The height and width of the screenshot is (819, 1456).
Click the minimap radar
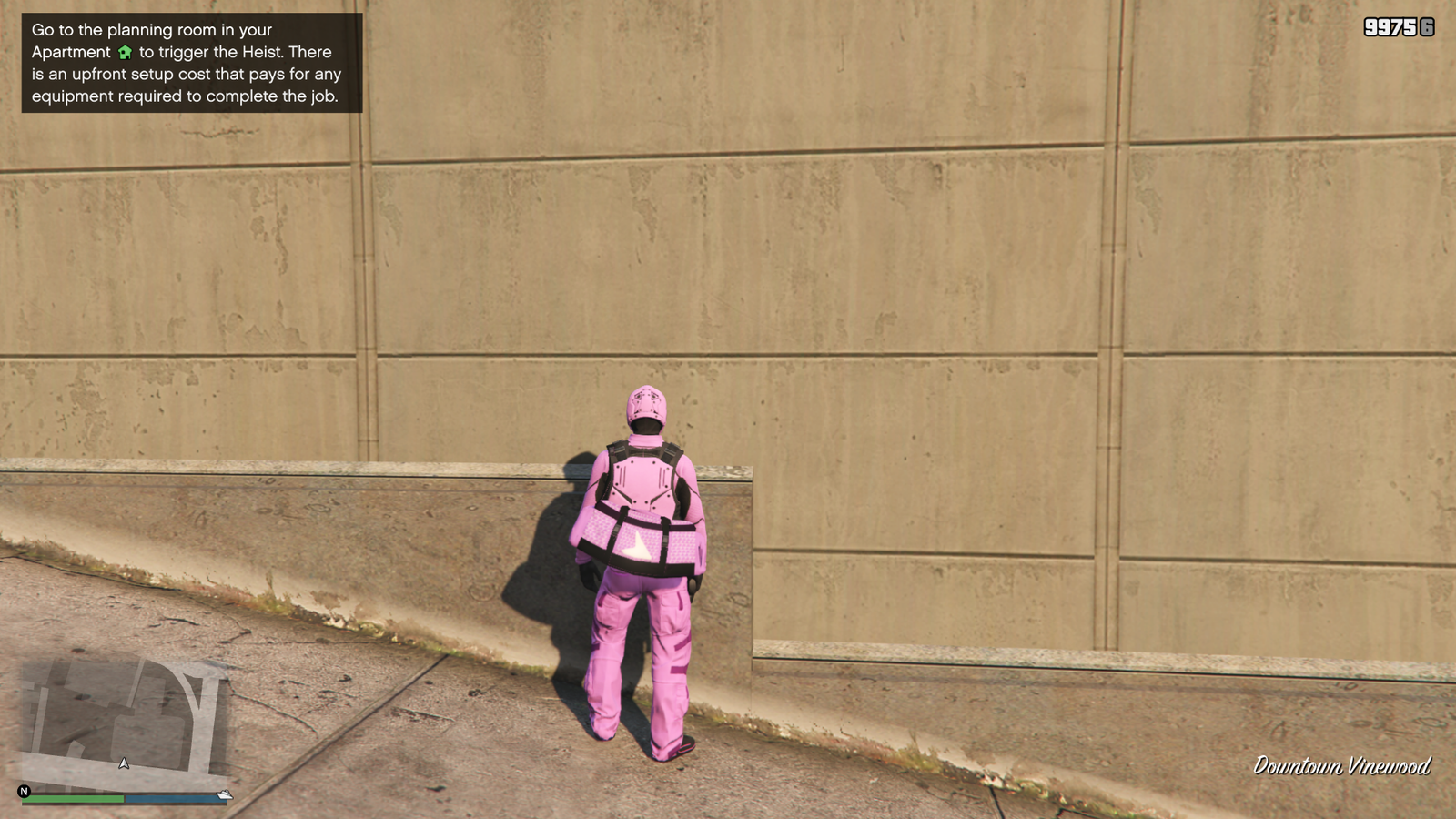tap(125, 723)
